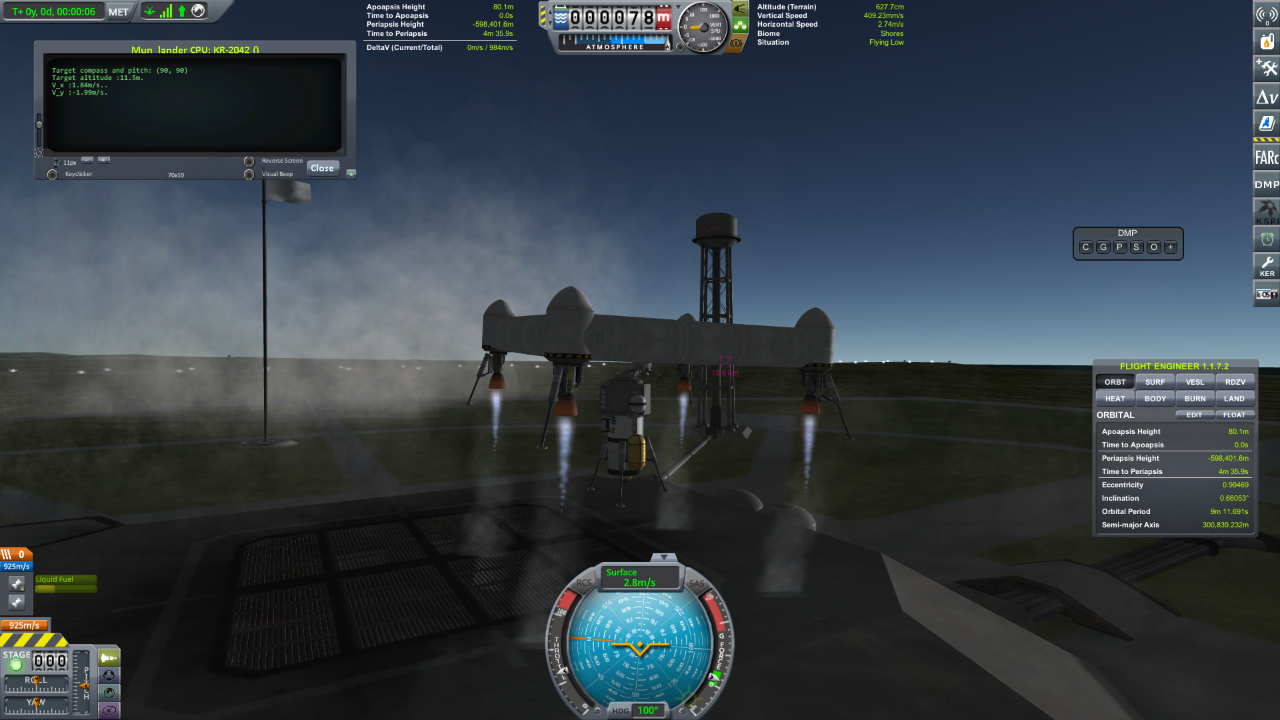Select the BODY tab
Image resolution: width=1280 pixels, height=720 pixels.
point(1154,398)
